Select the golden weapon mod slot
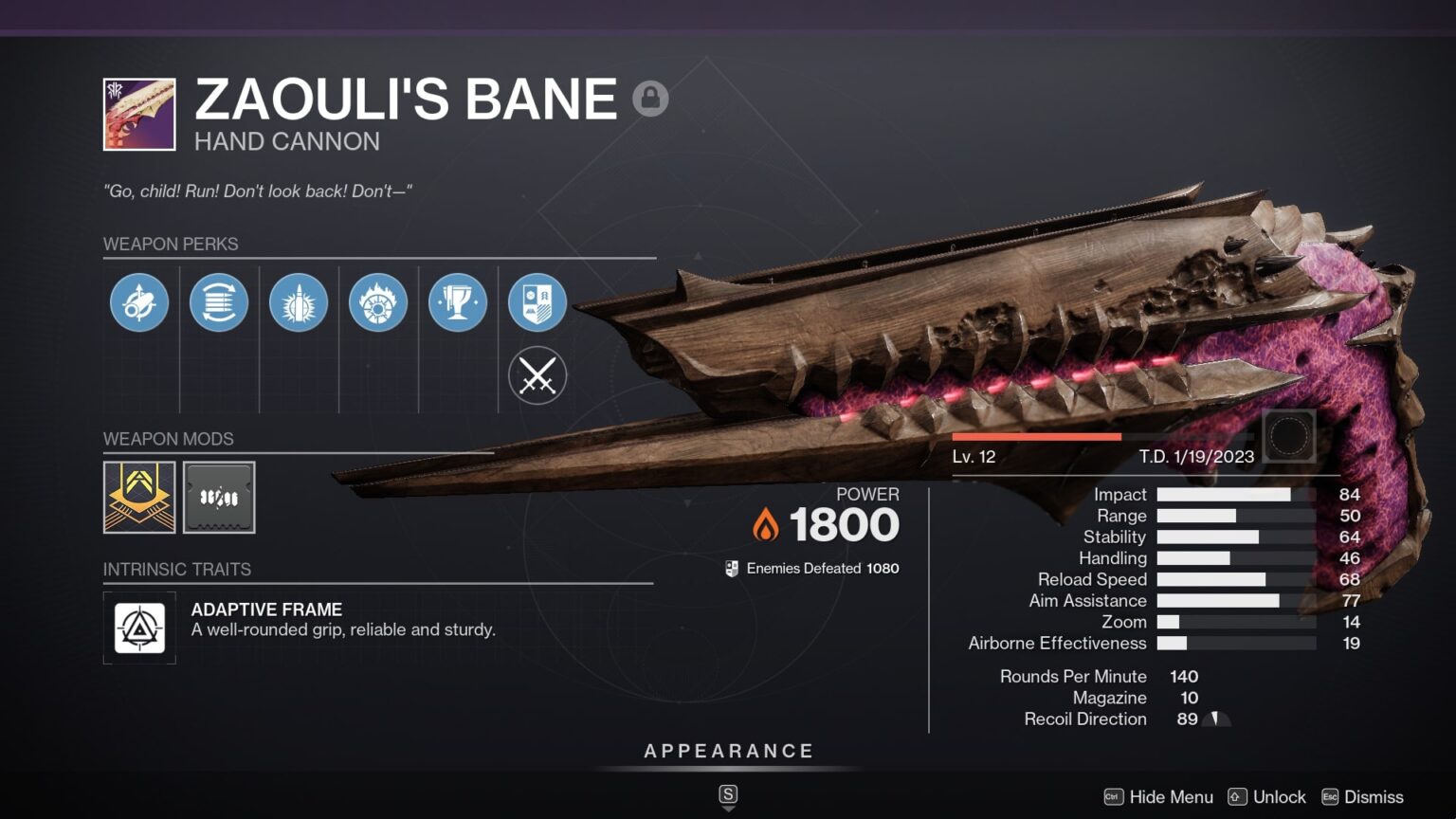The width and height of the screenshot is (1456, 819). click(x=139, y=497)
